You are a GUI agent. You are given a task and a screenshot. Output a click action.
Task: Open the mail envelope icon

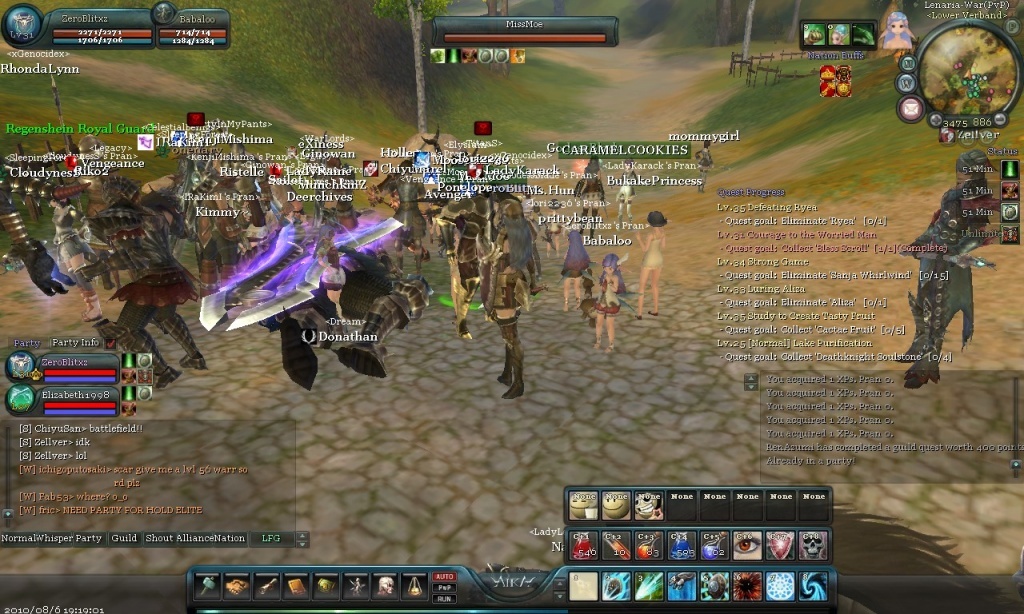911,109
